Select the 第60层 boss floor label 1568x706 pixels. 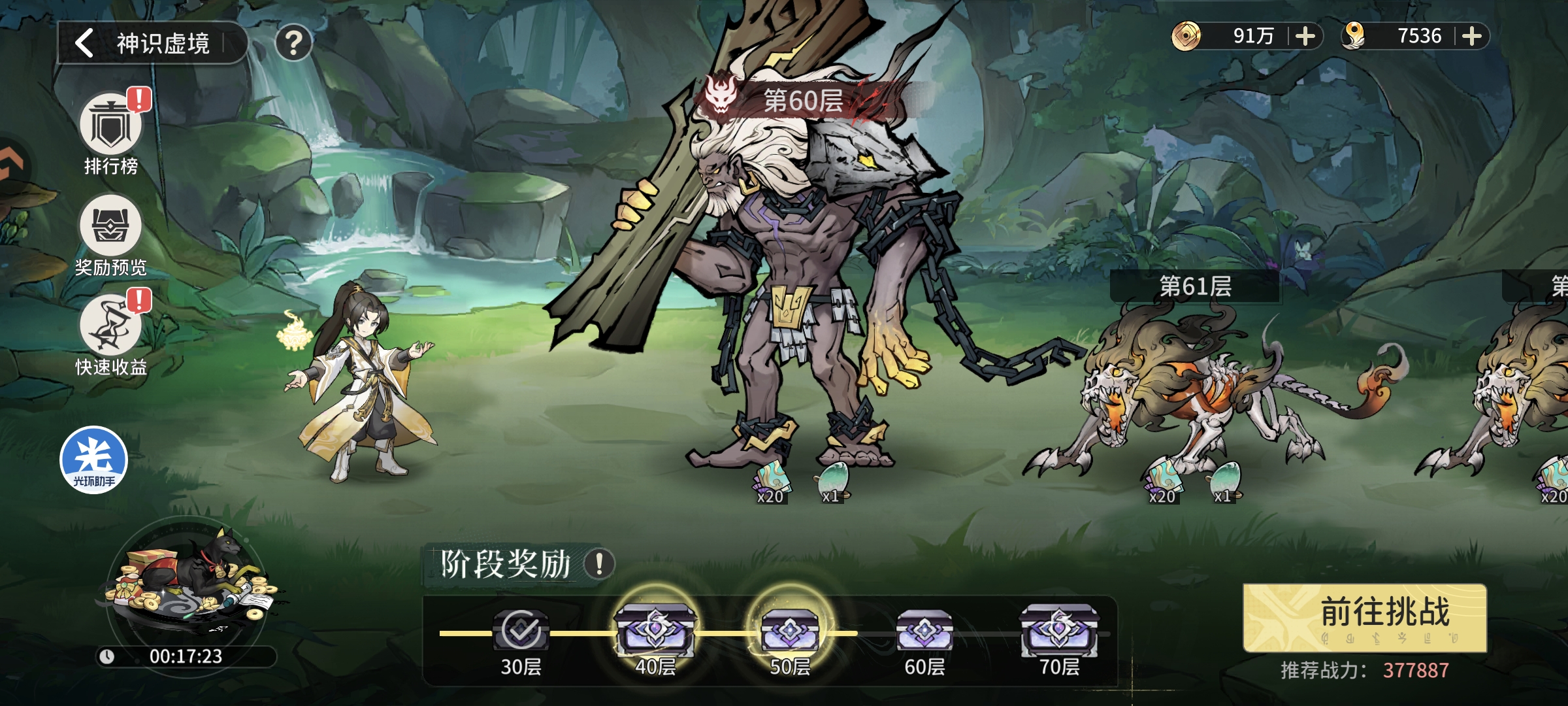click(802, 101)
